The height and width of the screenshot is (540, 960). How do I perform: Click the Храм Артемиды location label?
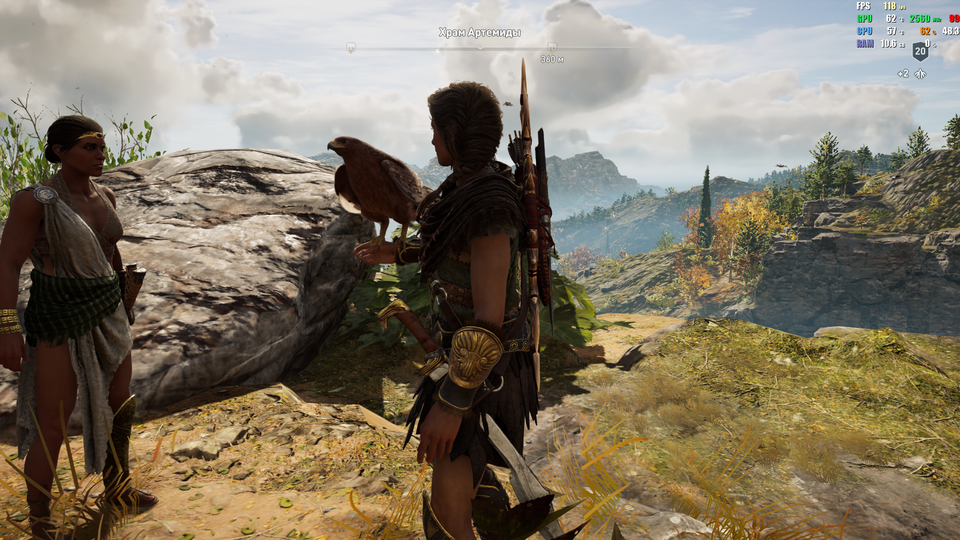click(479, 33)
